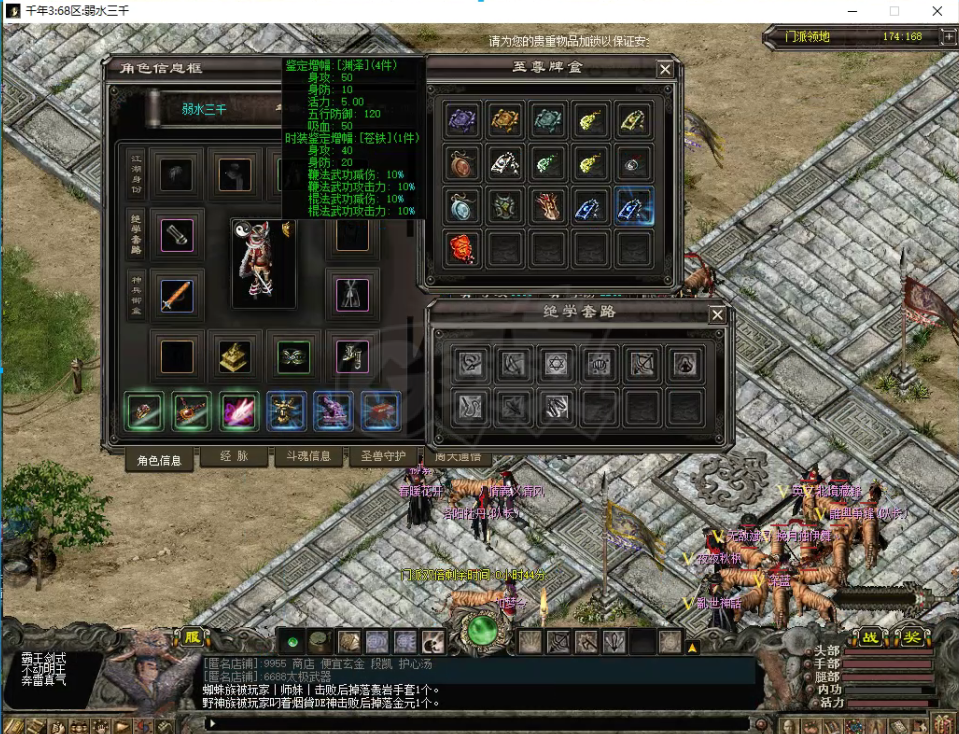Viewport: 959px width, 734px height.
Task: Click the 江湖身份 side button
Action: (136, 174)
